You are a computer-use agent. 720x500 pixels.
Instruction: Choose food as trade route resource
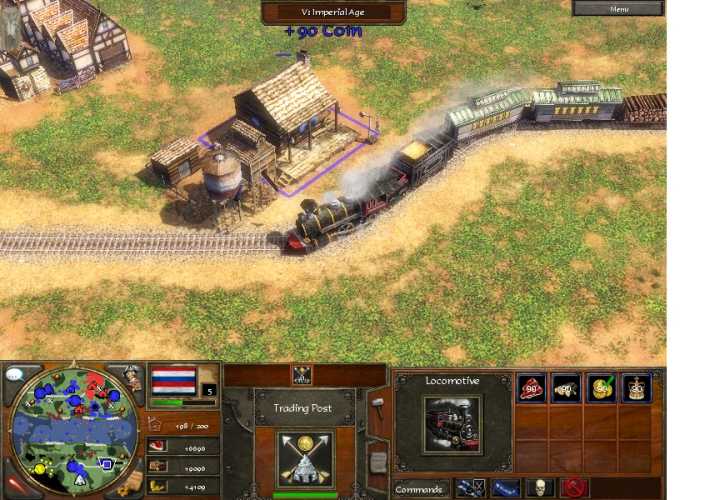coord(531,388)
